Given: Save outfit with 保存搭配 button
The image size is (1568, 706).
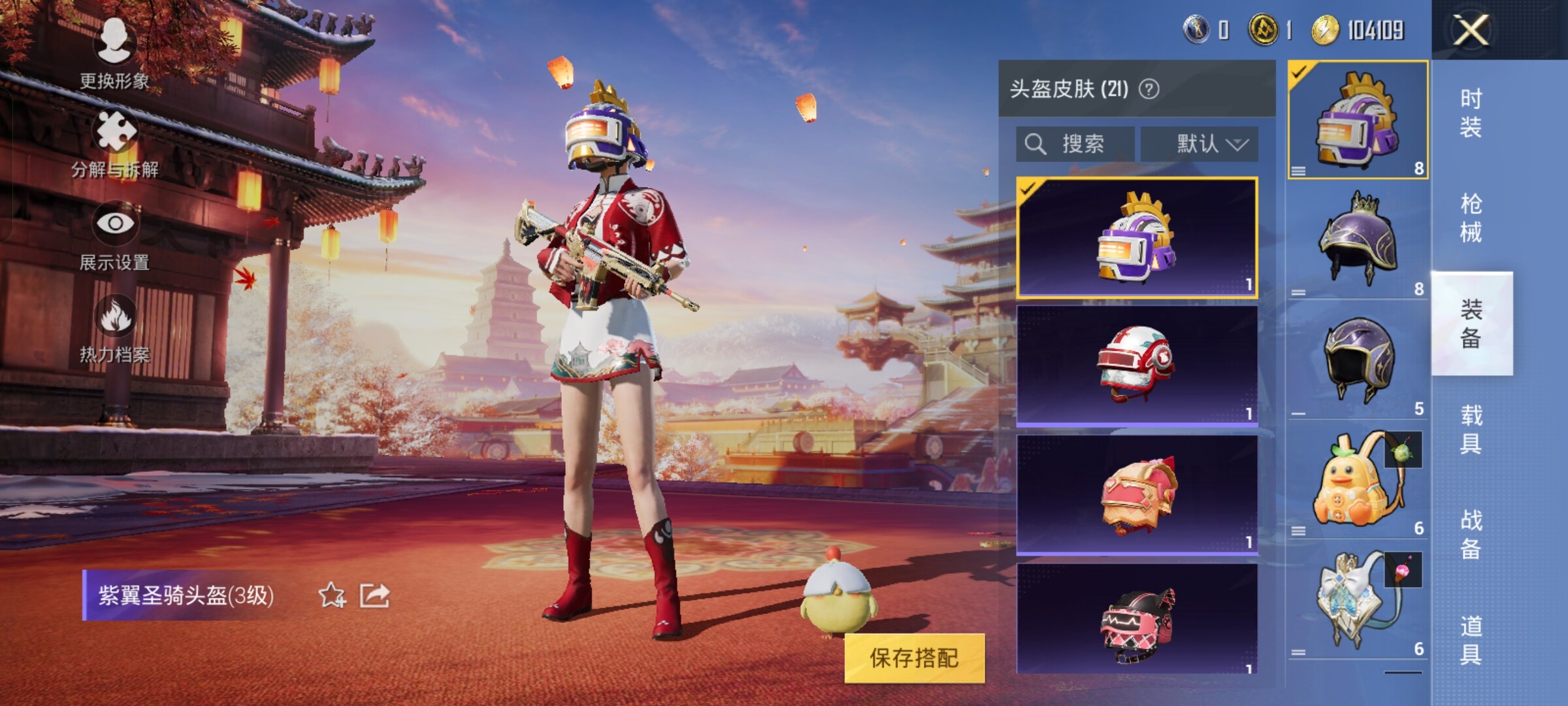Looking at the screenshot, I should tap(914, 658).
